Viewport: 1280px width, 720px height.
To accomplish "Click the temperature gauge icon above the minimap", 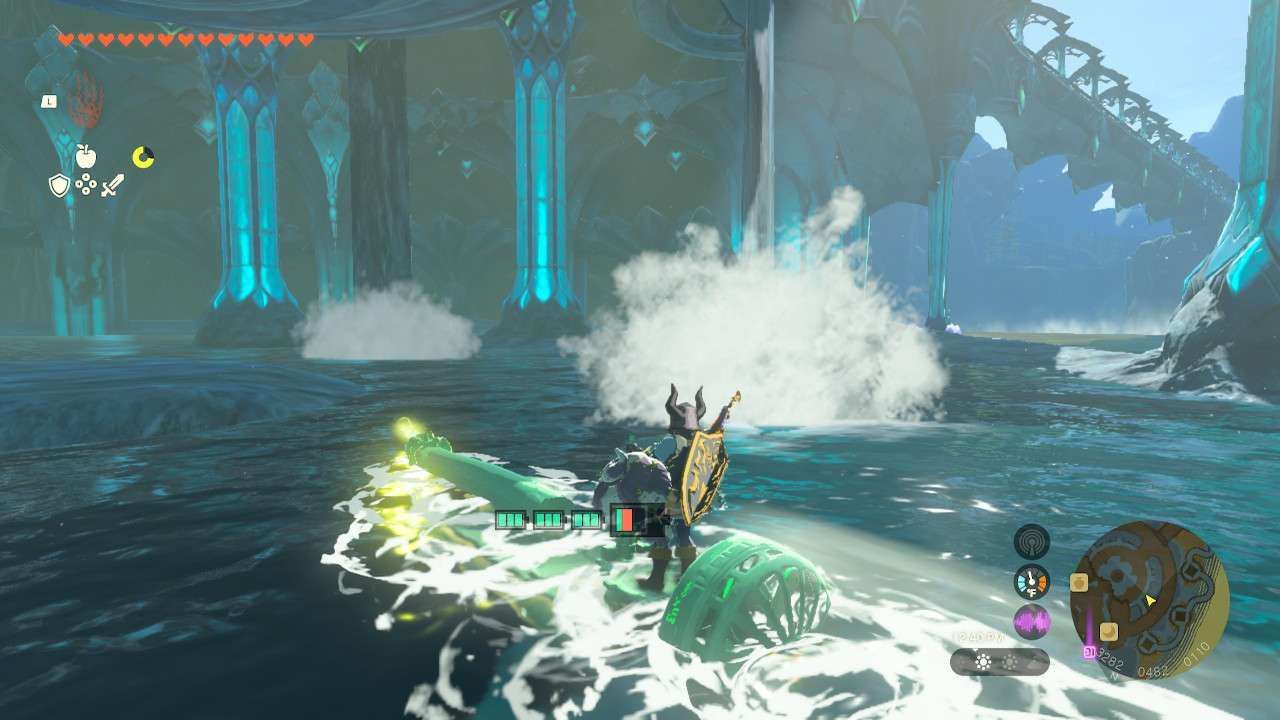I will [1031, 579].
